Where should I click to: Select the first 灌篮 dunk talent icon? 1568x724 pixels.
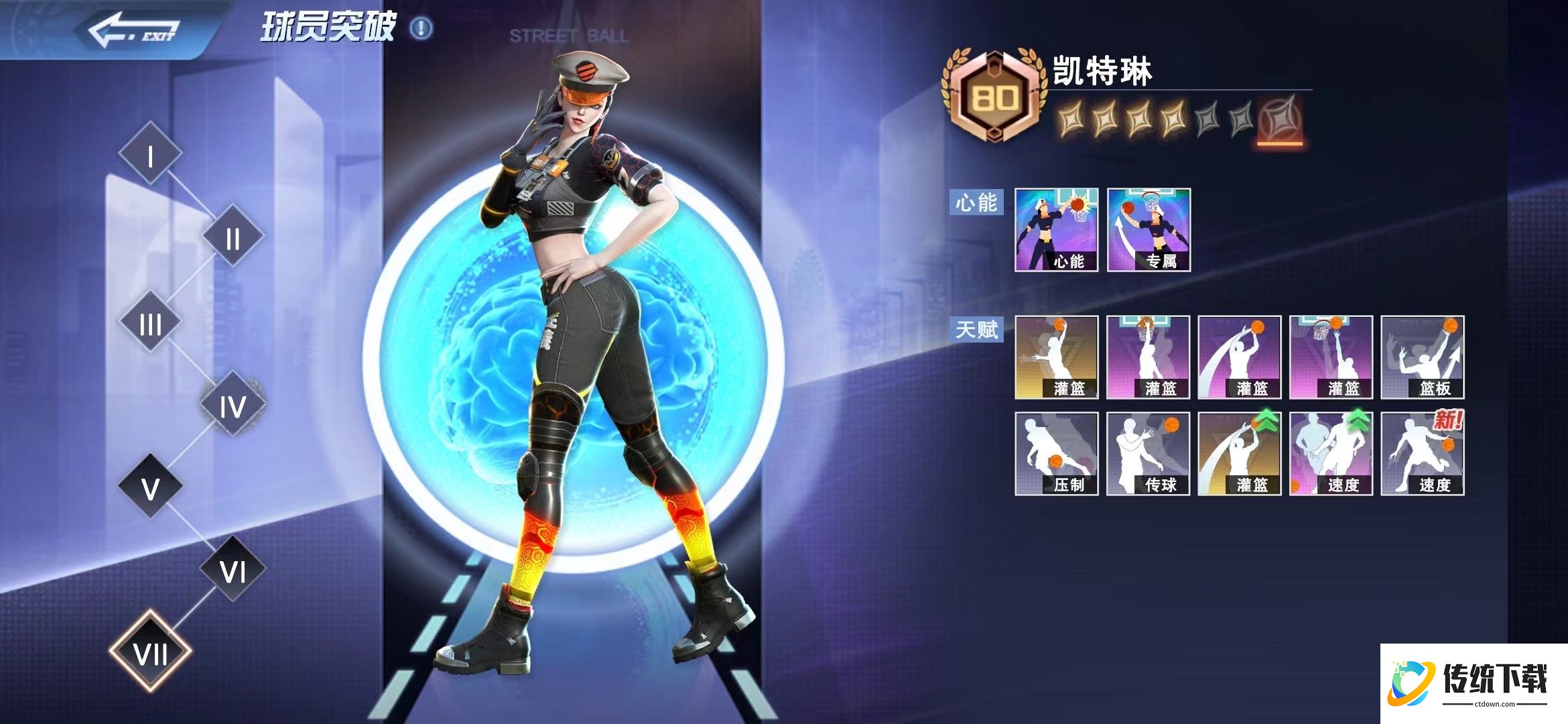(1059, 359)
